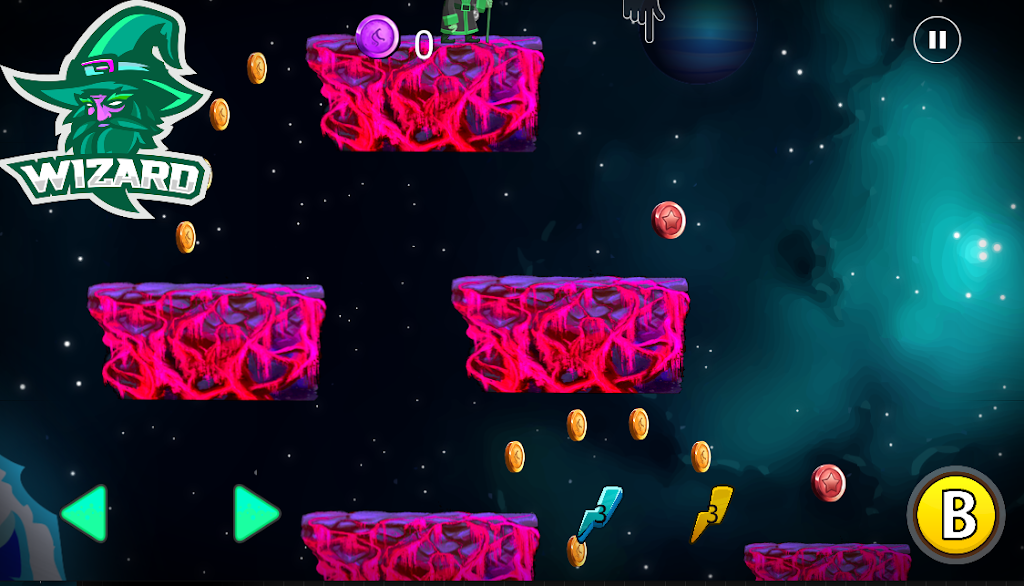Tap the green right arrow

pos(255,513)
